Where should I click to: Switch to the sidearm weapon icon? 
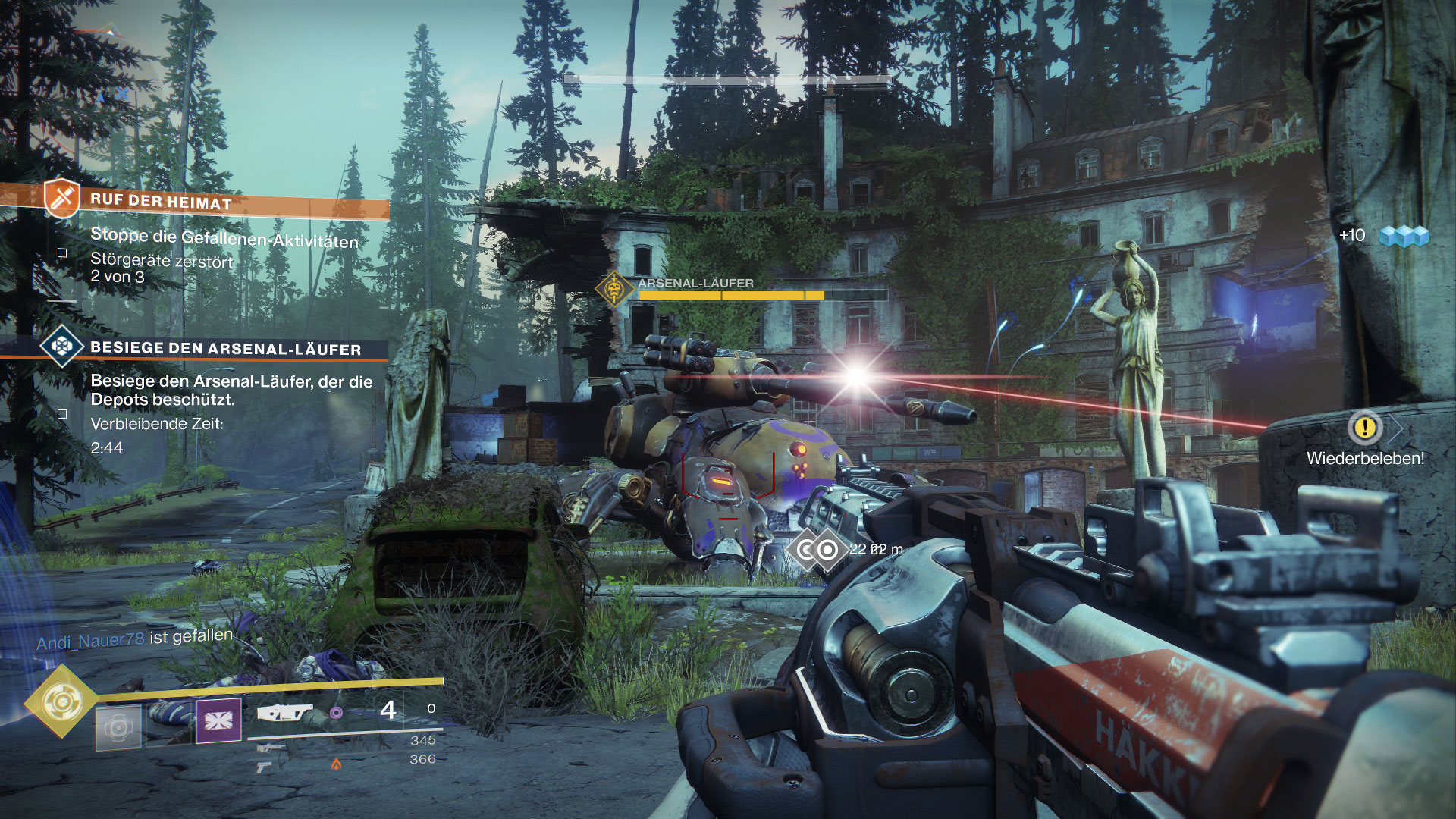point(265,767)
